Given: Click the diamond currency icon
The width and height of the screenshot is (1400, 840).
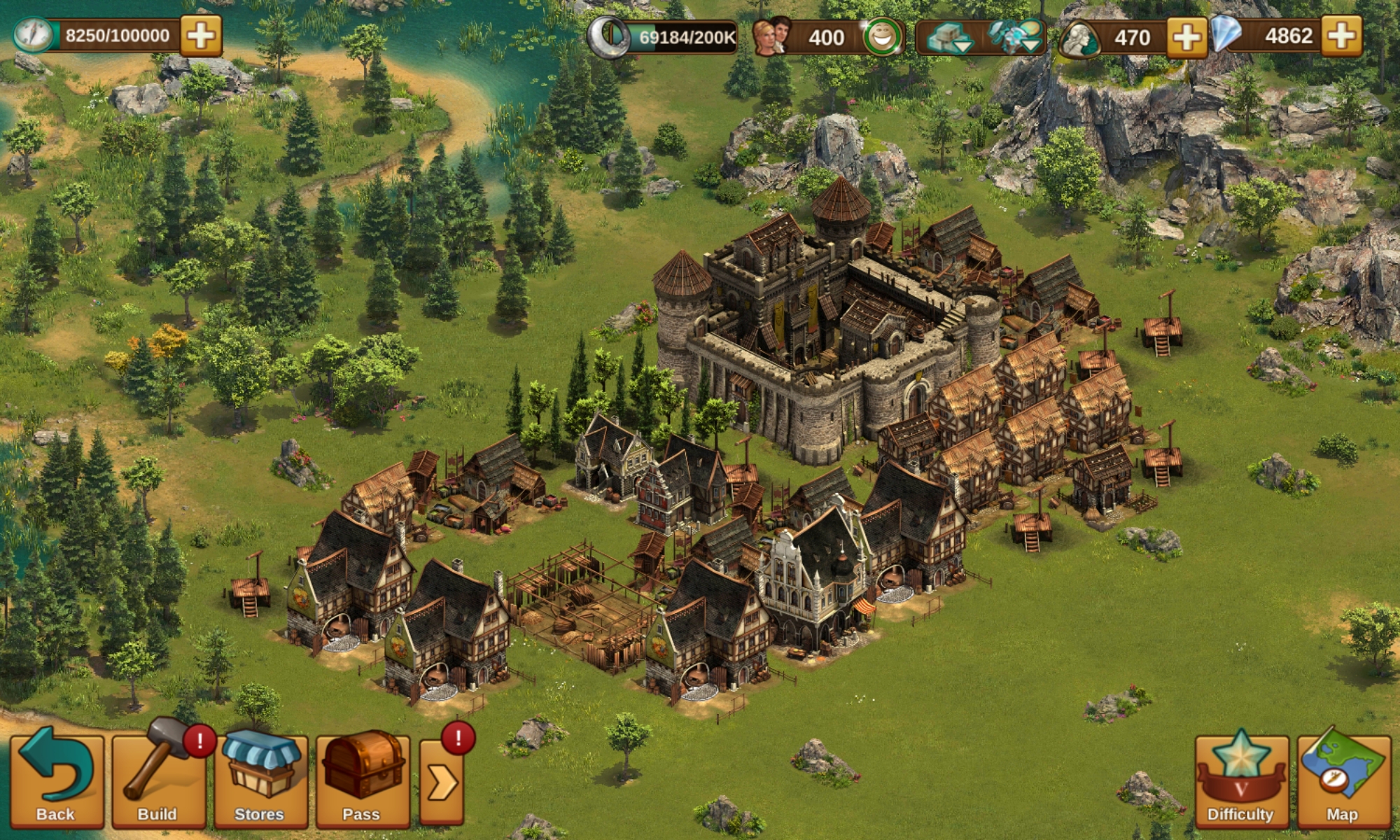Looking at the screenshot, I should click(x=1226, y=35).
